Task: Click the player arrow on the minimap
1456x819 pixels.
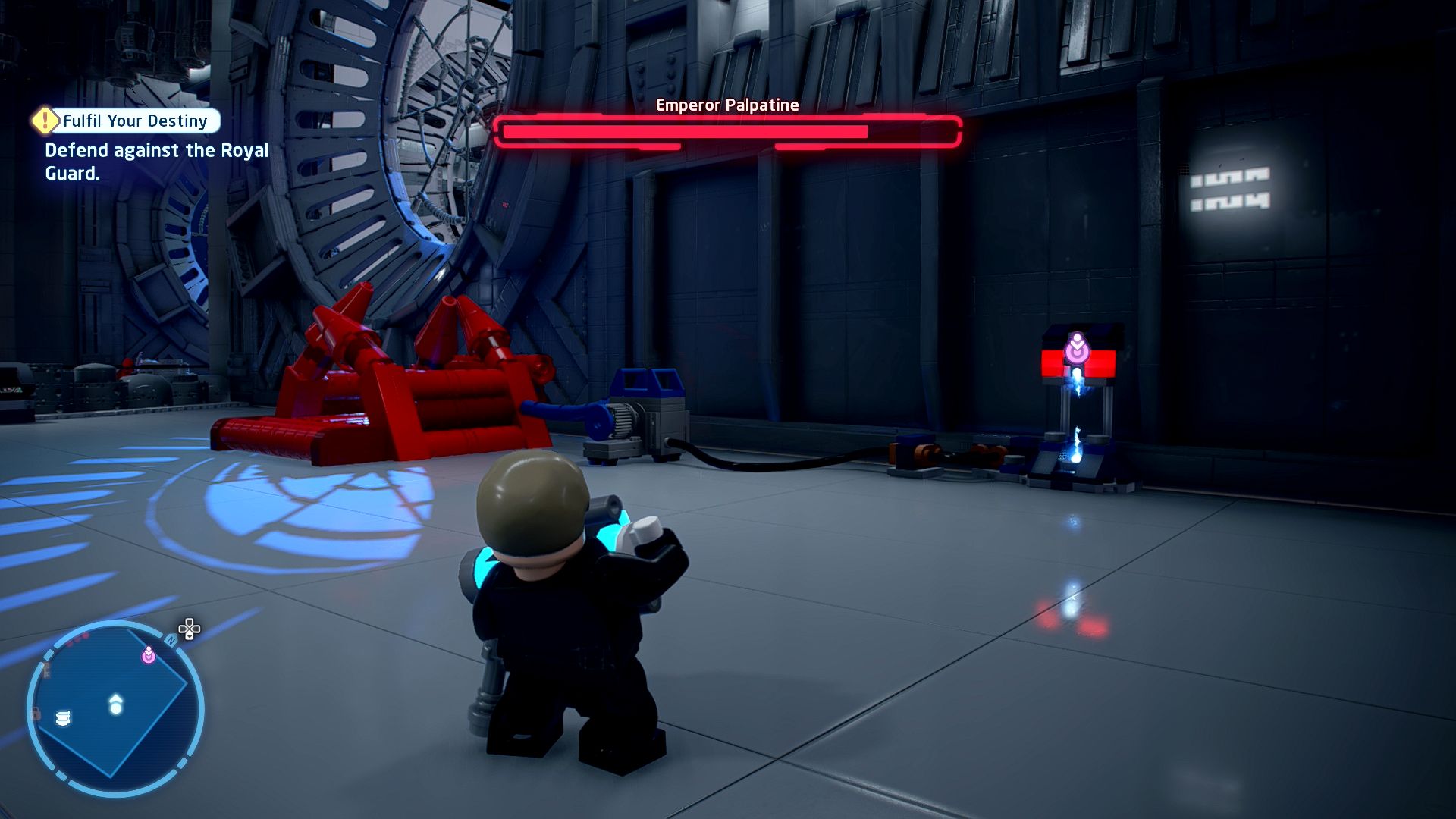Action: (x=115, y=704)
